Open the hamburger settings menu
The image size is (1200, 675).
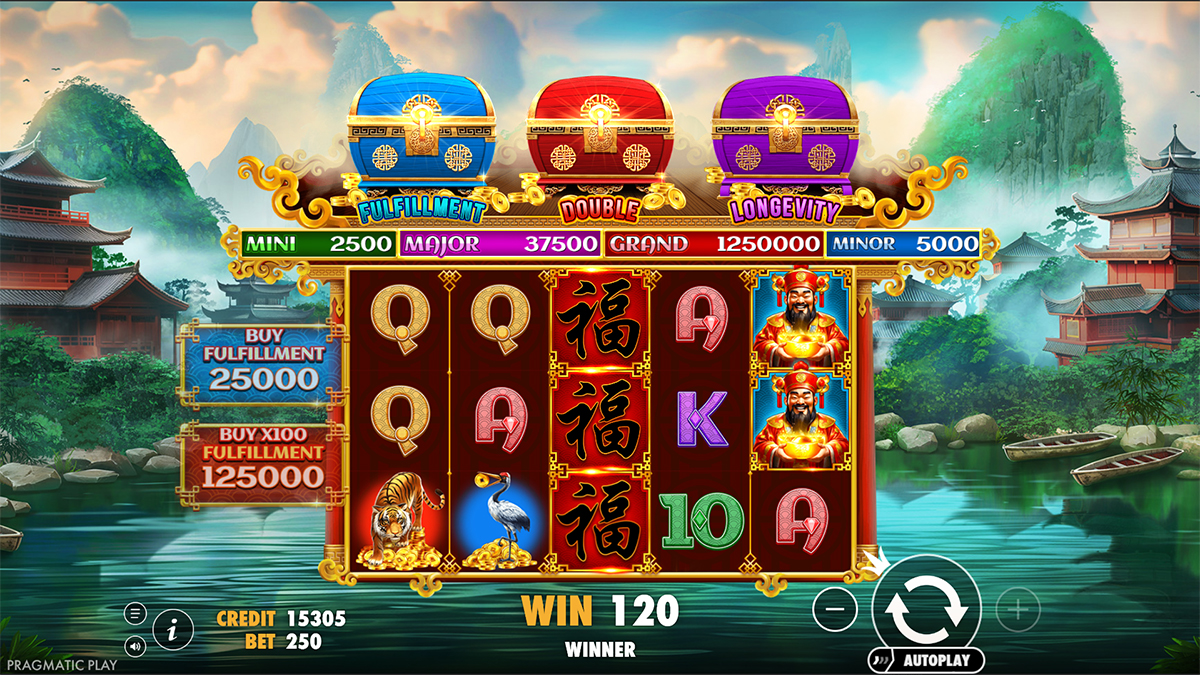click(135, 613)
